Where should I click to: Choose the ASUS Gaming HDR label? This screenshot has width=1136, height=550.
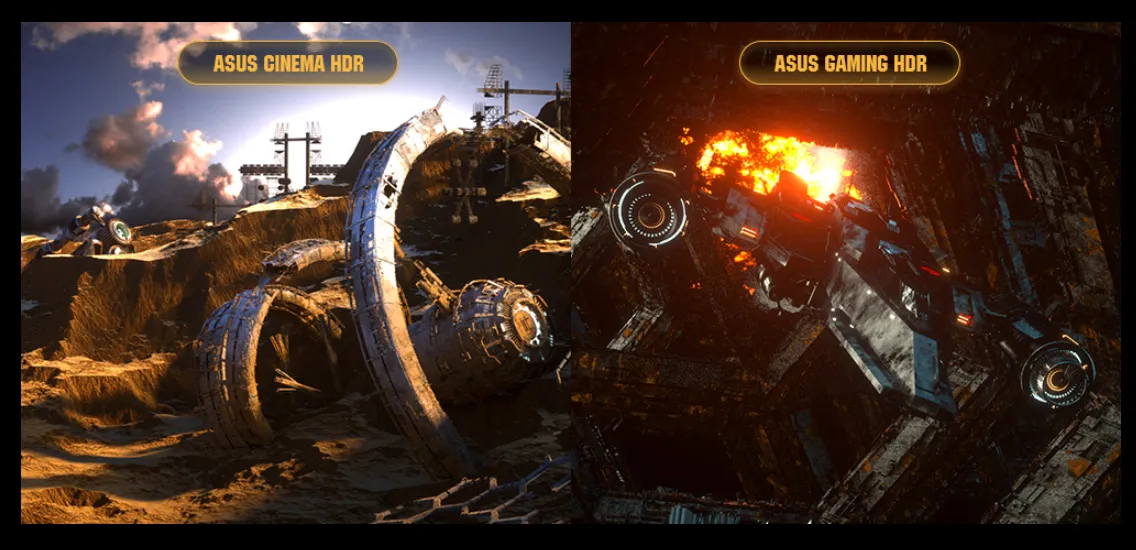point(850,64)
